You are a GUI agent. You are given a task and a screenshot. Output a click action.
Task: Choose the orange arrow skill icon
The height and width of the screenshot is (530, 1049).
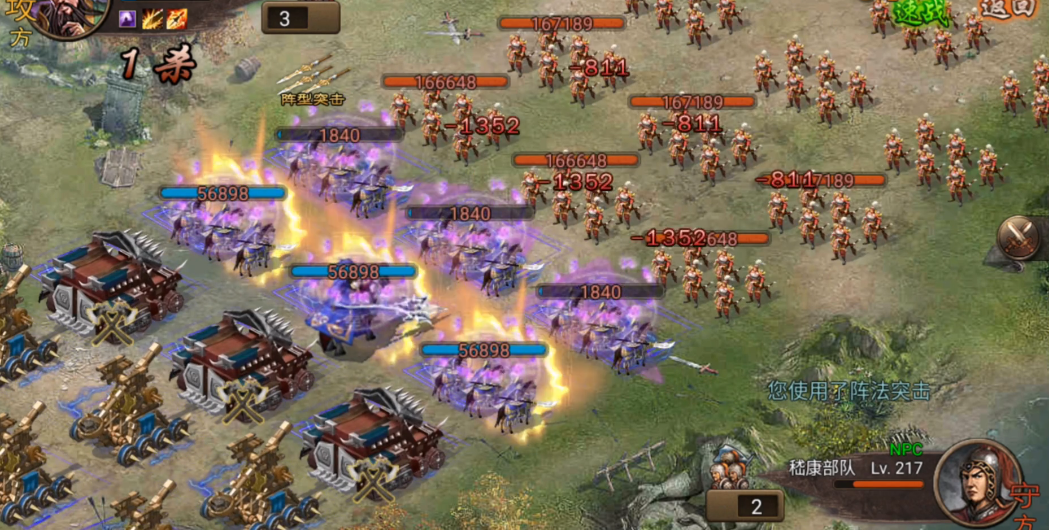[x=177, y=18]
